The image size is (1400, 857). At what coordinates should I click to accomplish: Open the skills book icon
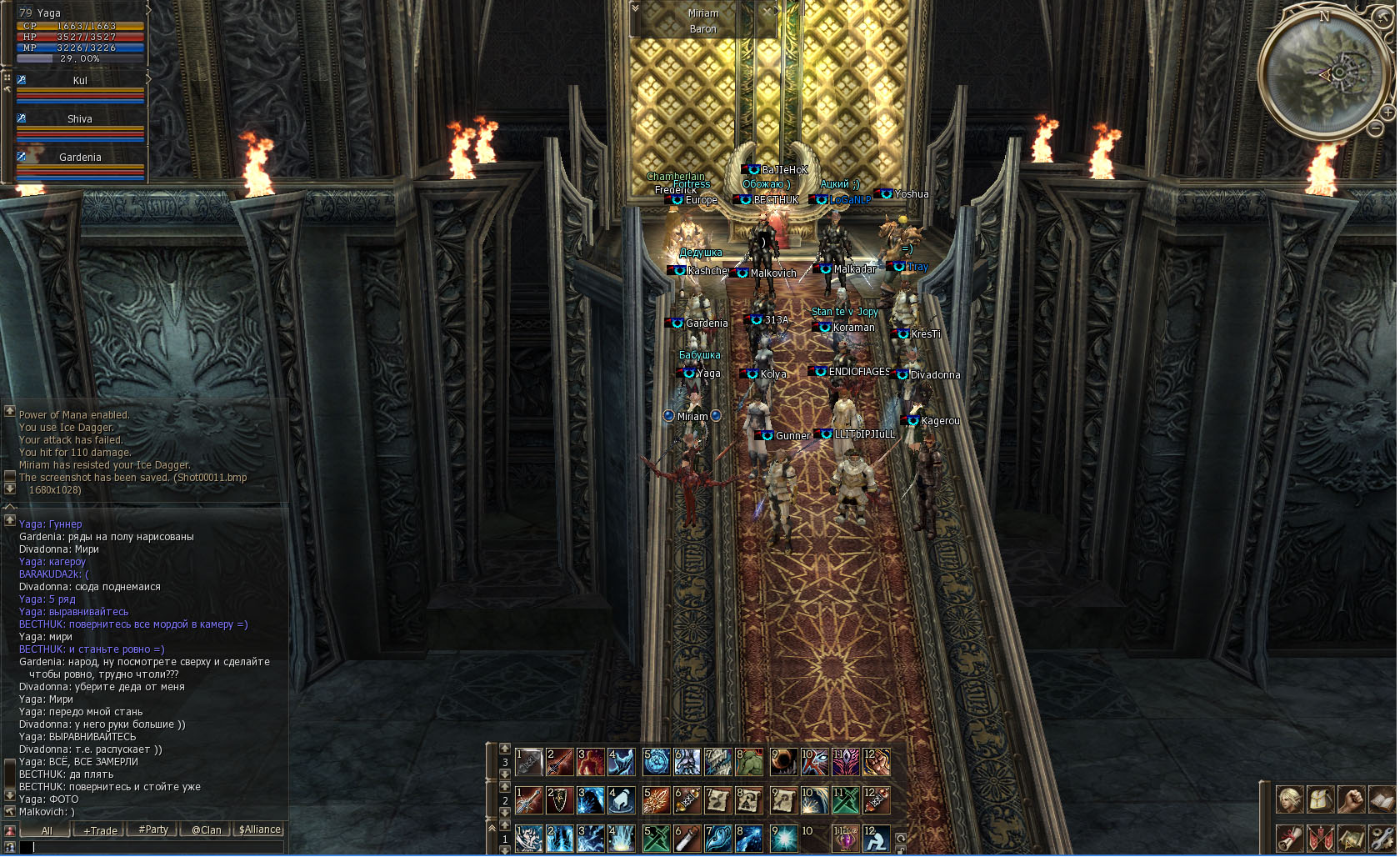pyautogui.click(x=1381, y=799)
